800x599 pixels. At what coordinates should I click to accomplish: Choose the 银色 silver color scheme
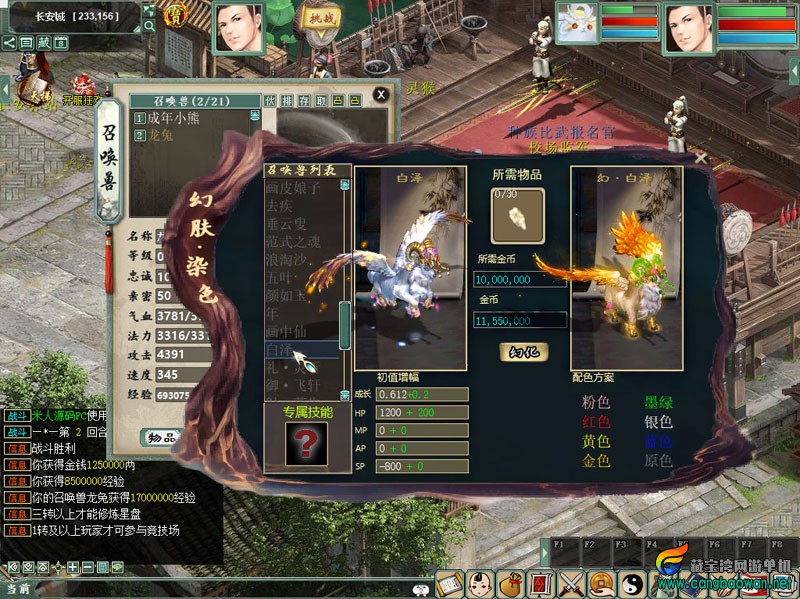point(659,422)
